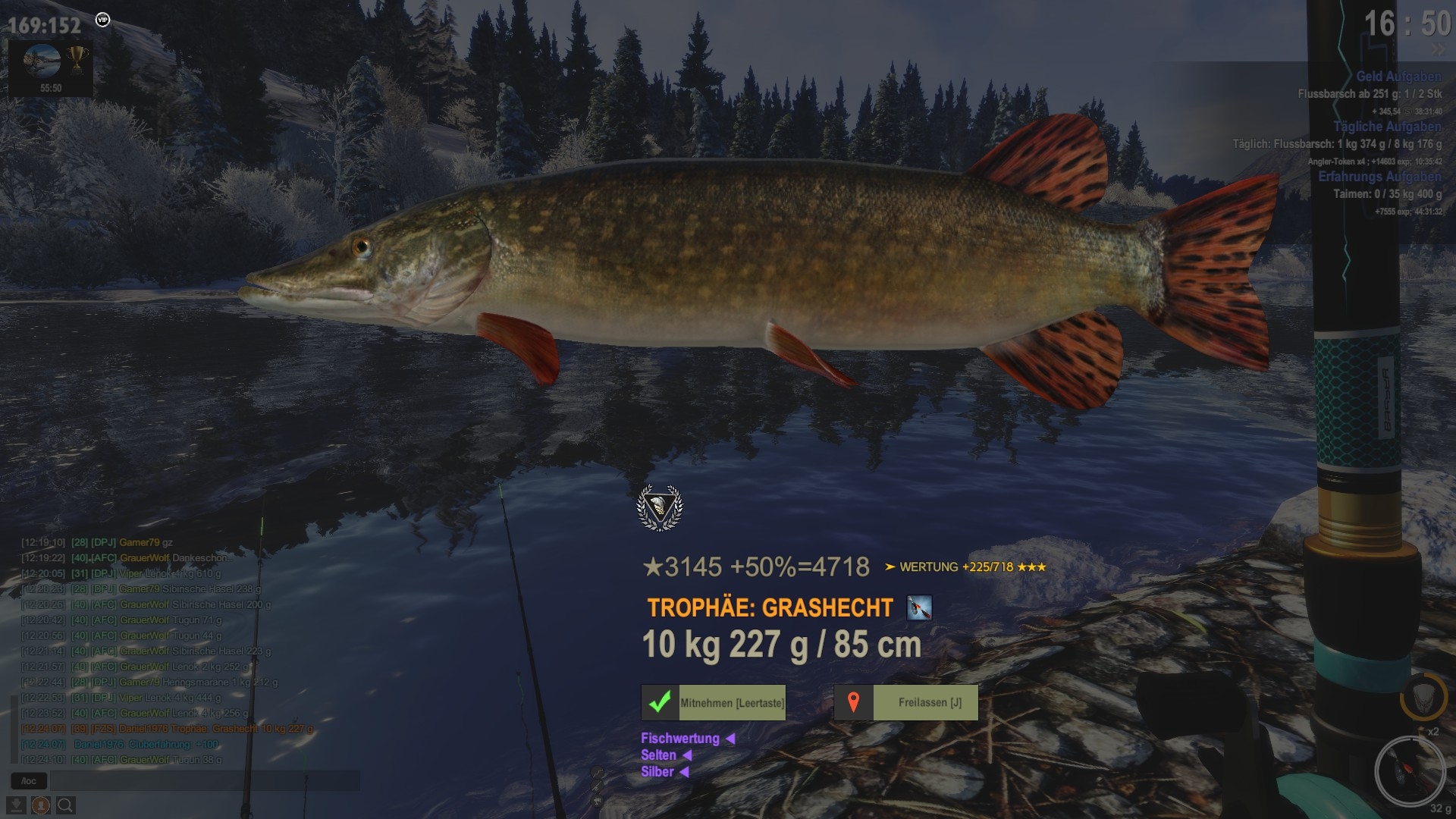Open the Erfahrungs Aufgaben task header

pos(1379,177)
